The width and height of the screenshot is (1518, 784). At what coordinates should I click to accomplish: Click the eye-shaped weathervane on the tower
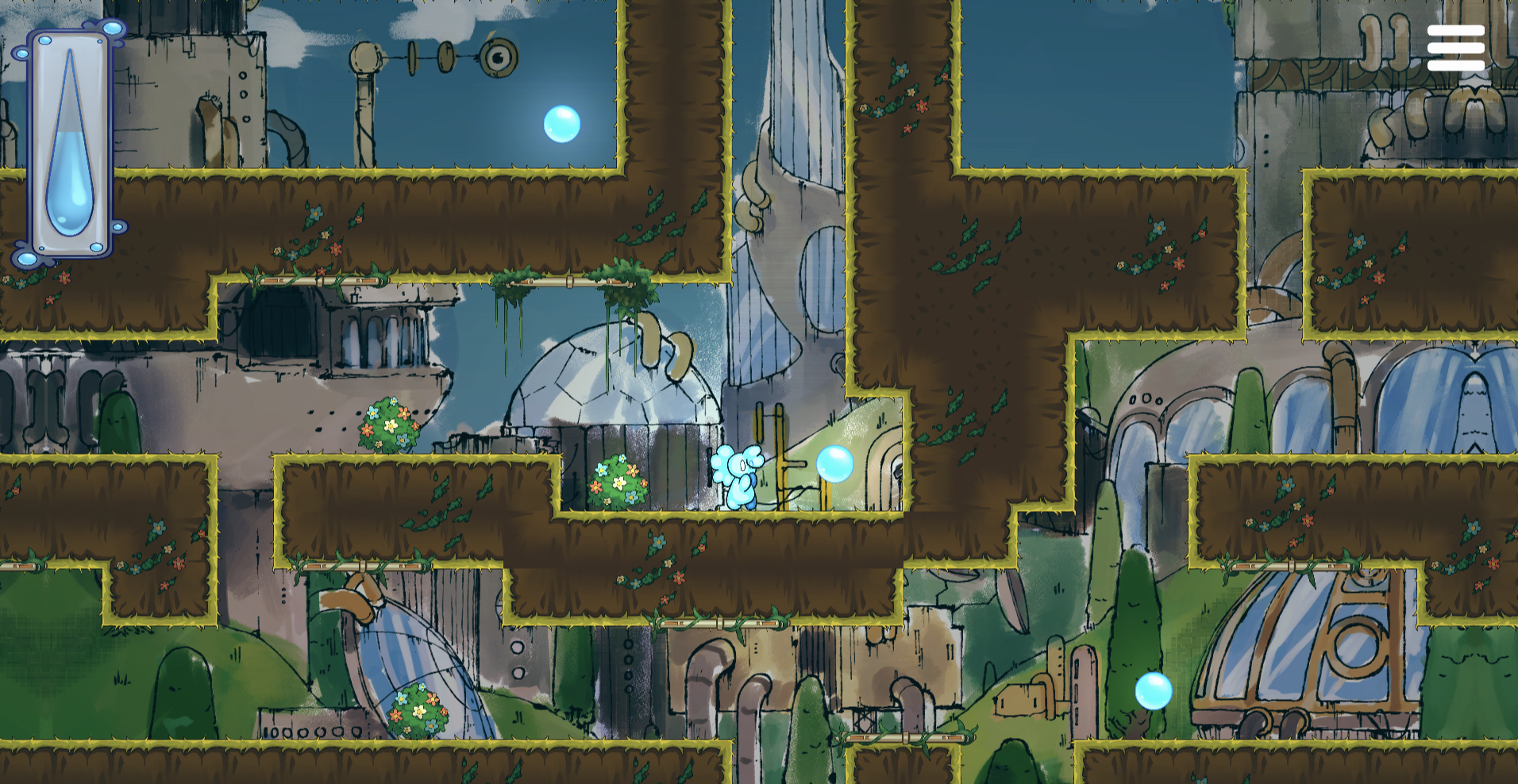[500, 58]
